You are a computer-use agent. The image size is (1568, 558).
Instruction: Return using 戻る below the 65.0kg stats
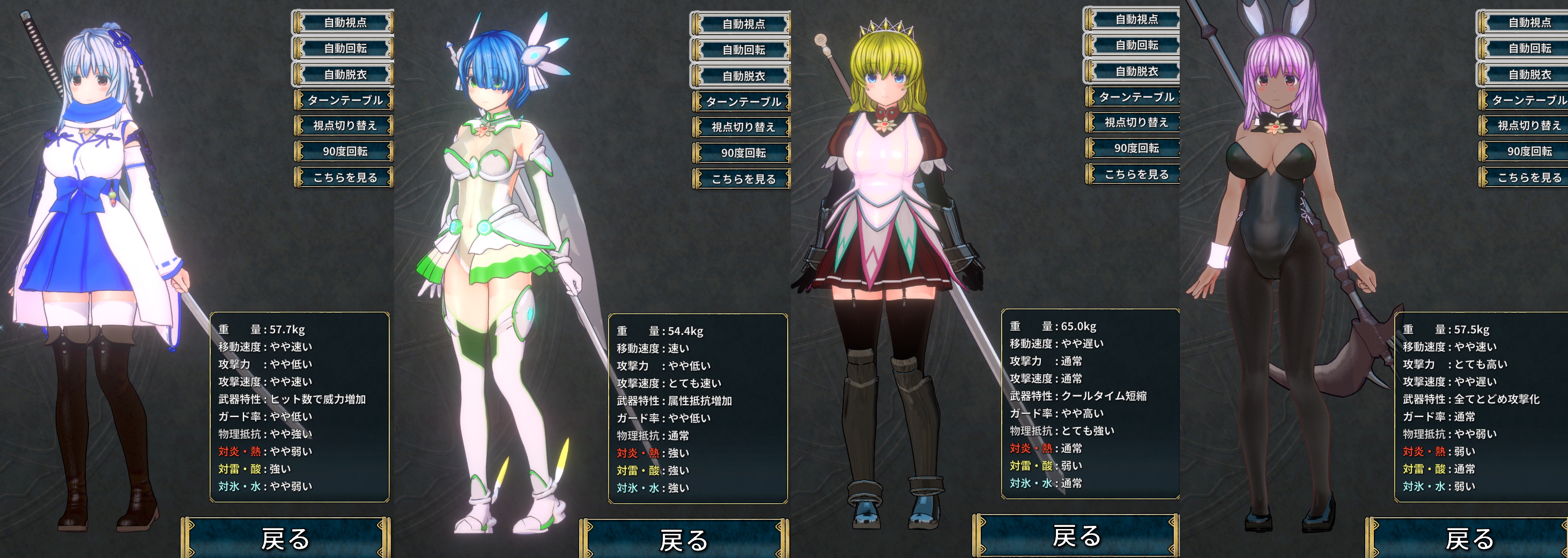click(1076, 536)
